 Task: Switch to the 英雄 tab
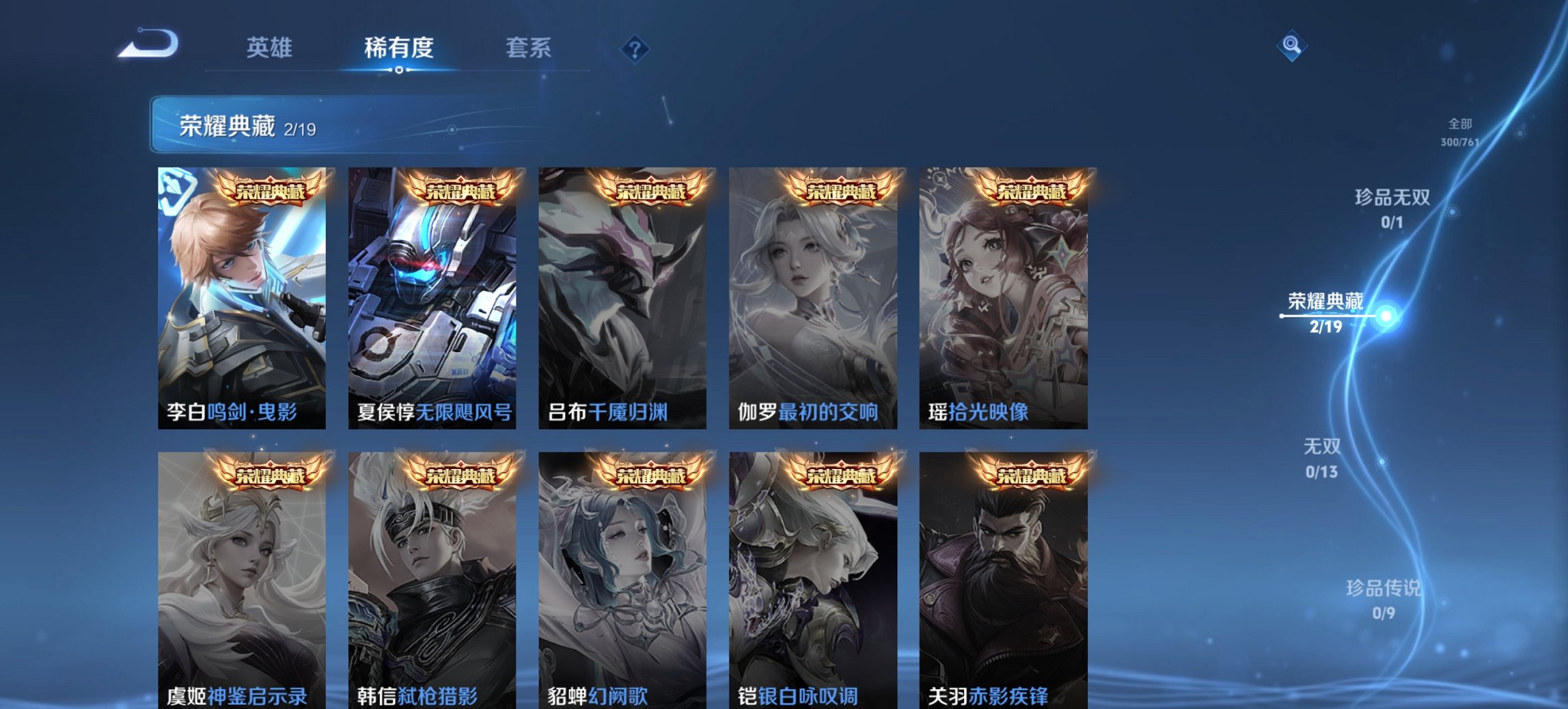coord(271,49)
